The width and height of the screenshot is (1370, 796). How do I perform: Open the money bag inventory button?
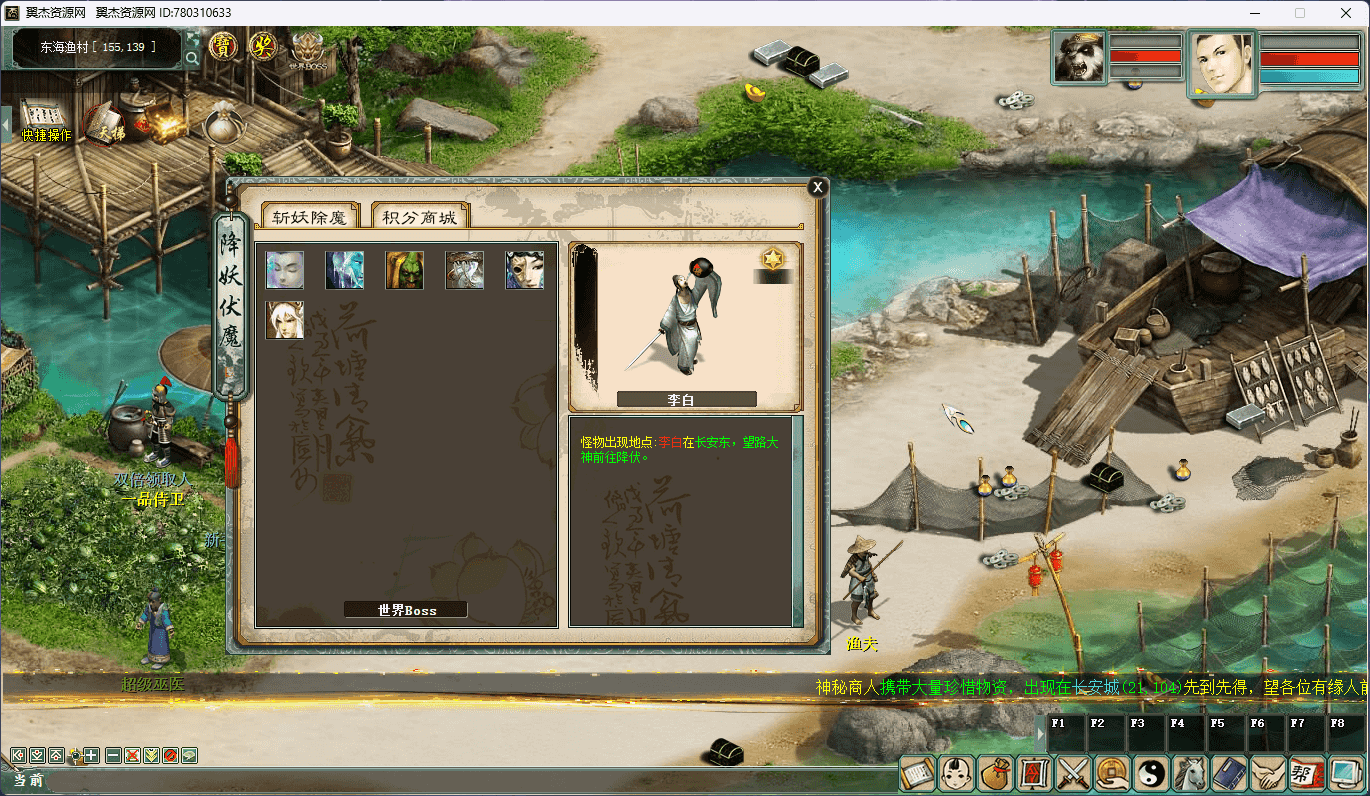tap(996, 773)
